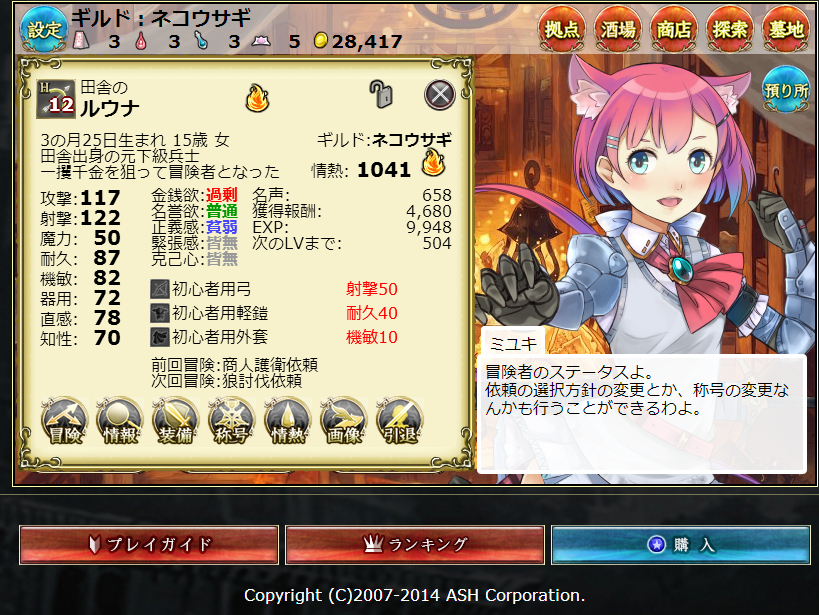Choose the 装備 equipment button
Viewport: 819px width, 615px height.
(x=176, y=422)
